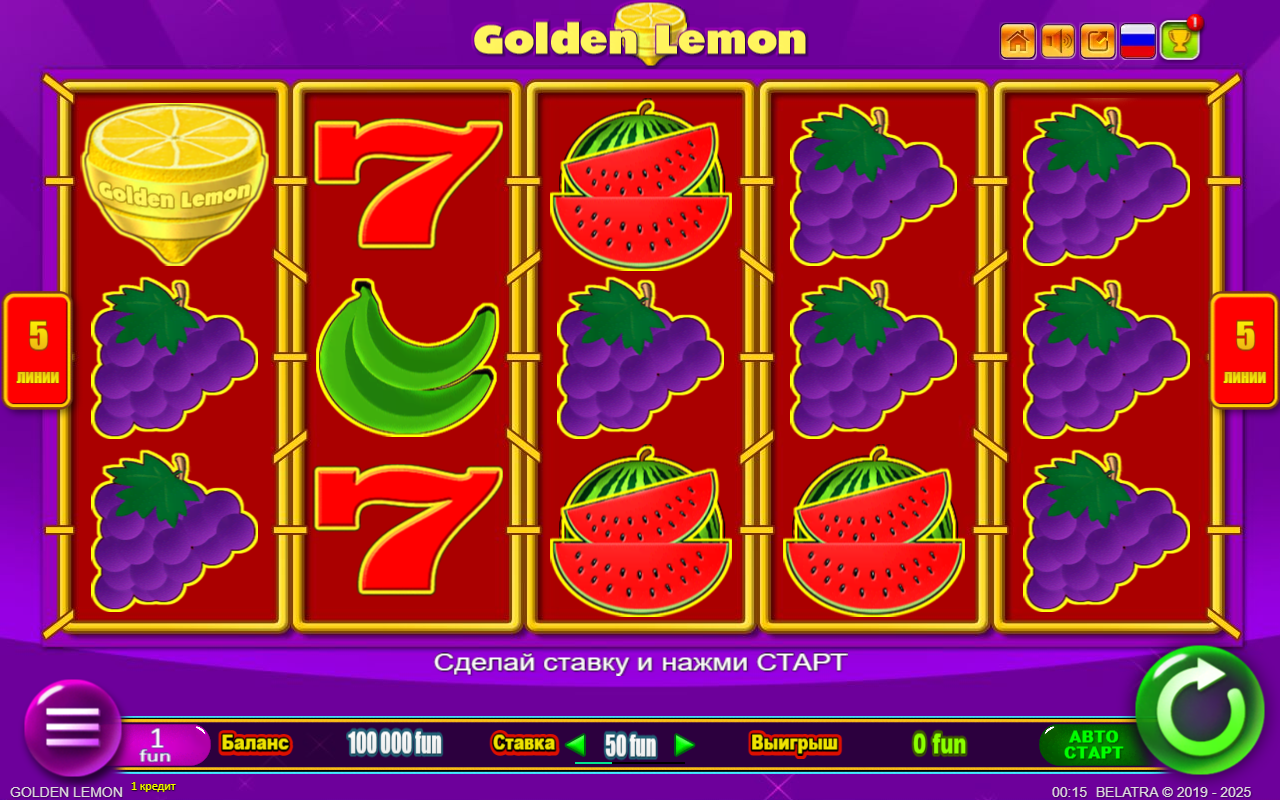Open the trophy achievements panel
Image resolution: width=1280 pixels, height=800 pixels.
[x=1178, y=41]
